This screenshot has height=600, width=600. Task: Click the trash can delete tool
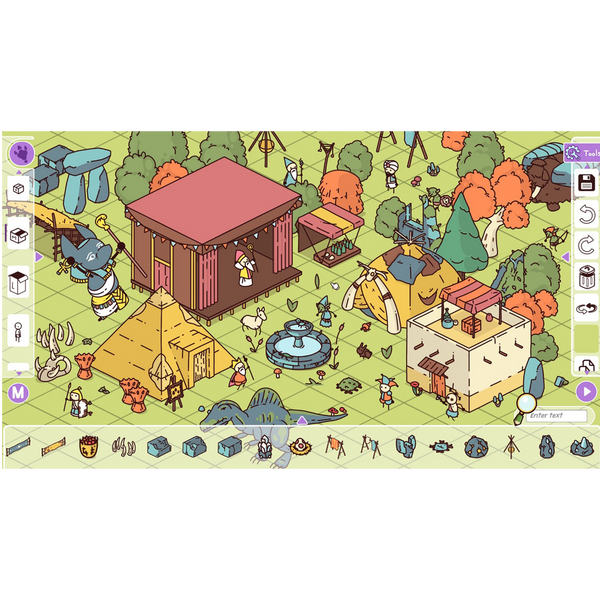pos(587,277)
